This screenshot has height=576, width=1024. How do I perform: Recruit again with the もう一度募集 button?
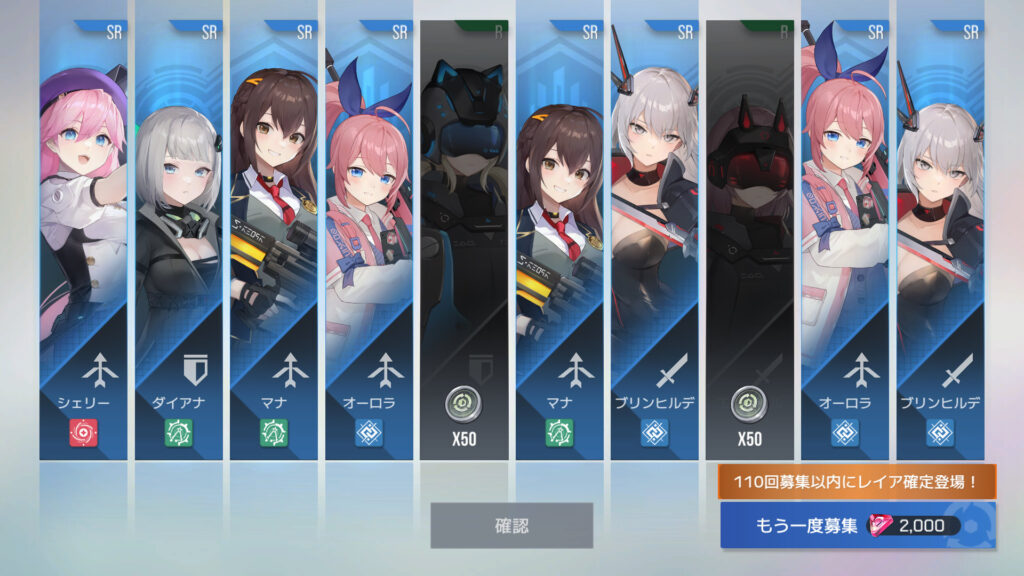857,526
